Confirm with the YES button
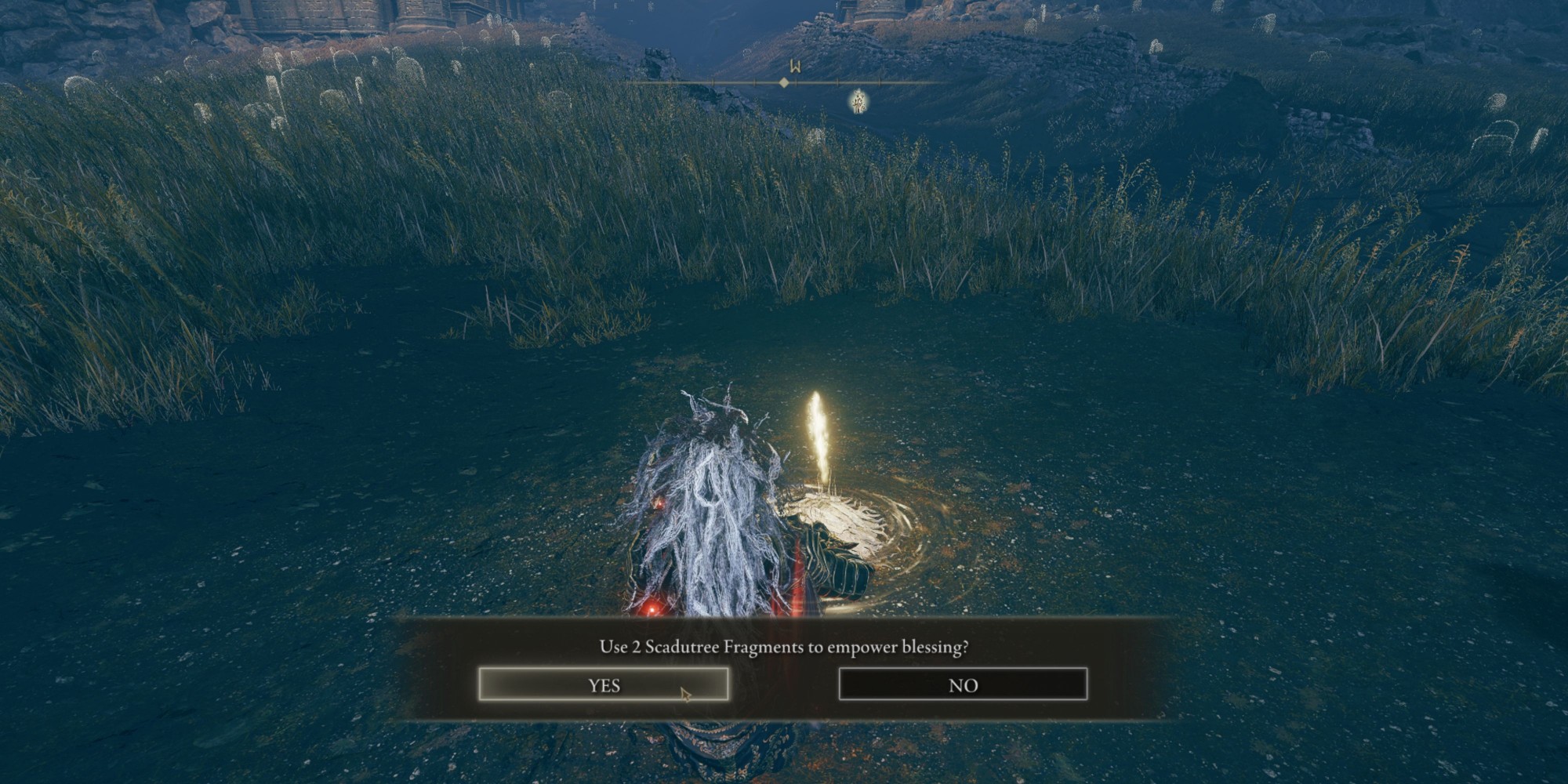This screenshot has height=784, width=1568. point(604,684)
